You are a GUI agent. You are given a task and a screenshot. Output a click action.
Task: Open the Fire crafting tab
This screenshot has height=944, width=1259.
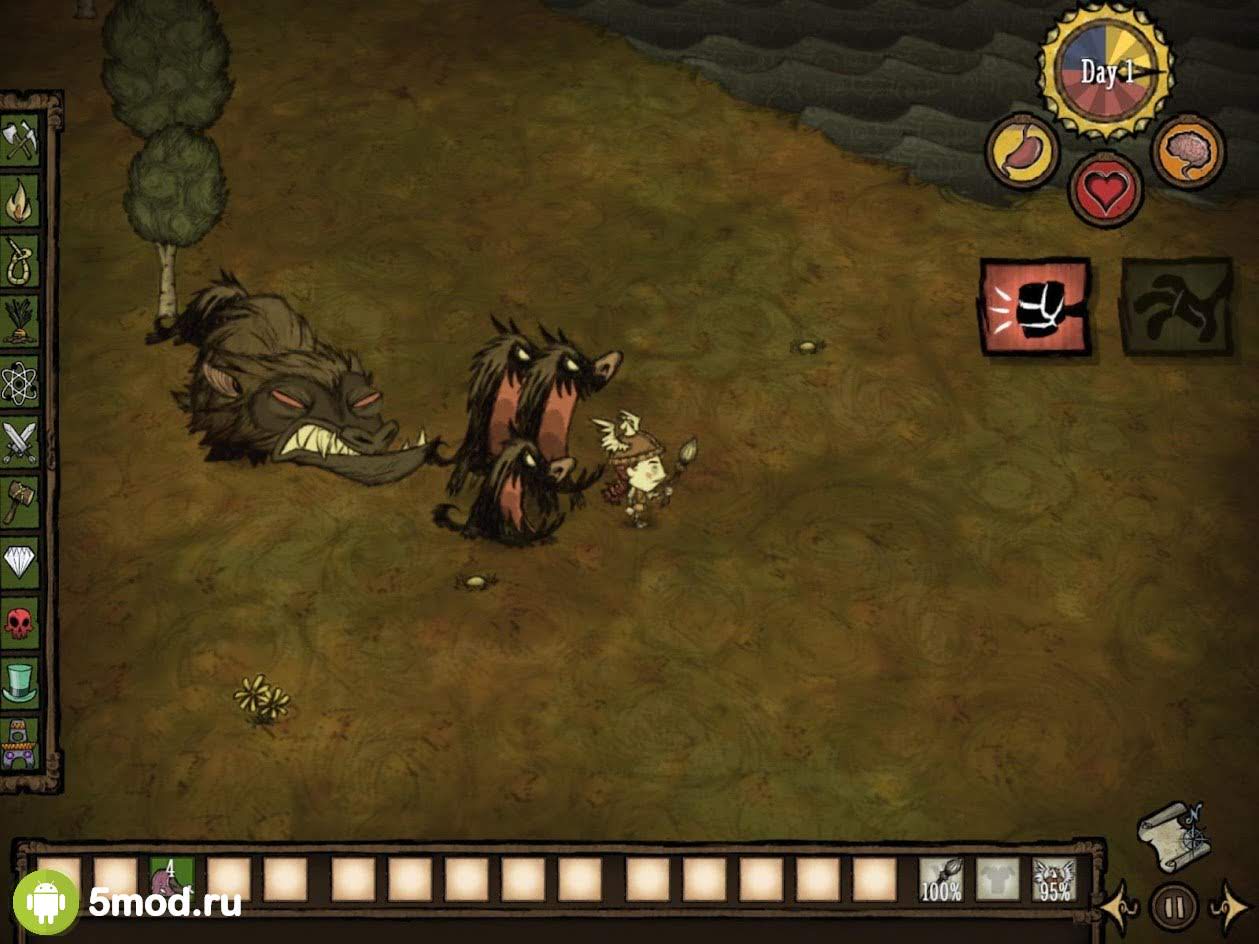[20, 201]
